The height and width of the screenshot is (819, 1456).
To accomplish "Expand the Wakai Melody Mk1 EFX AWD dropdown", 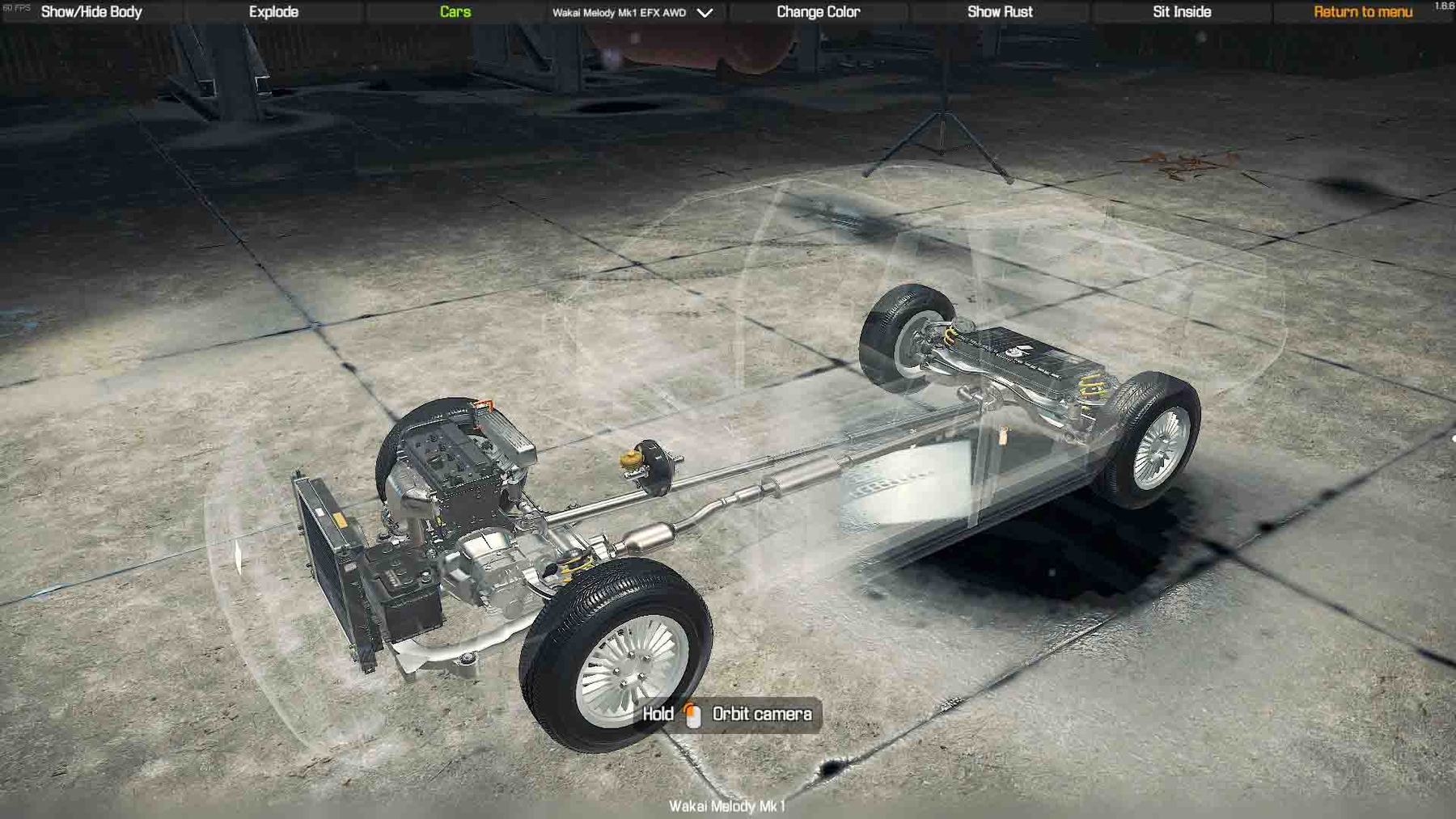I will [x=632, y=13].
